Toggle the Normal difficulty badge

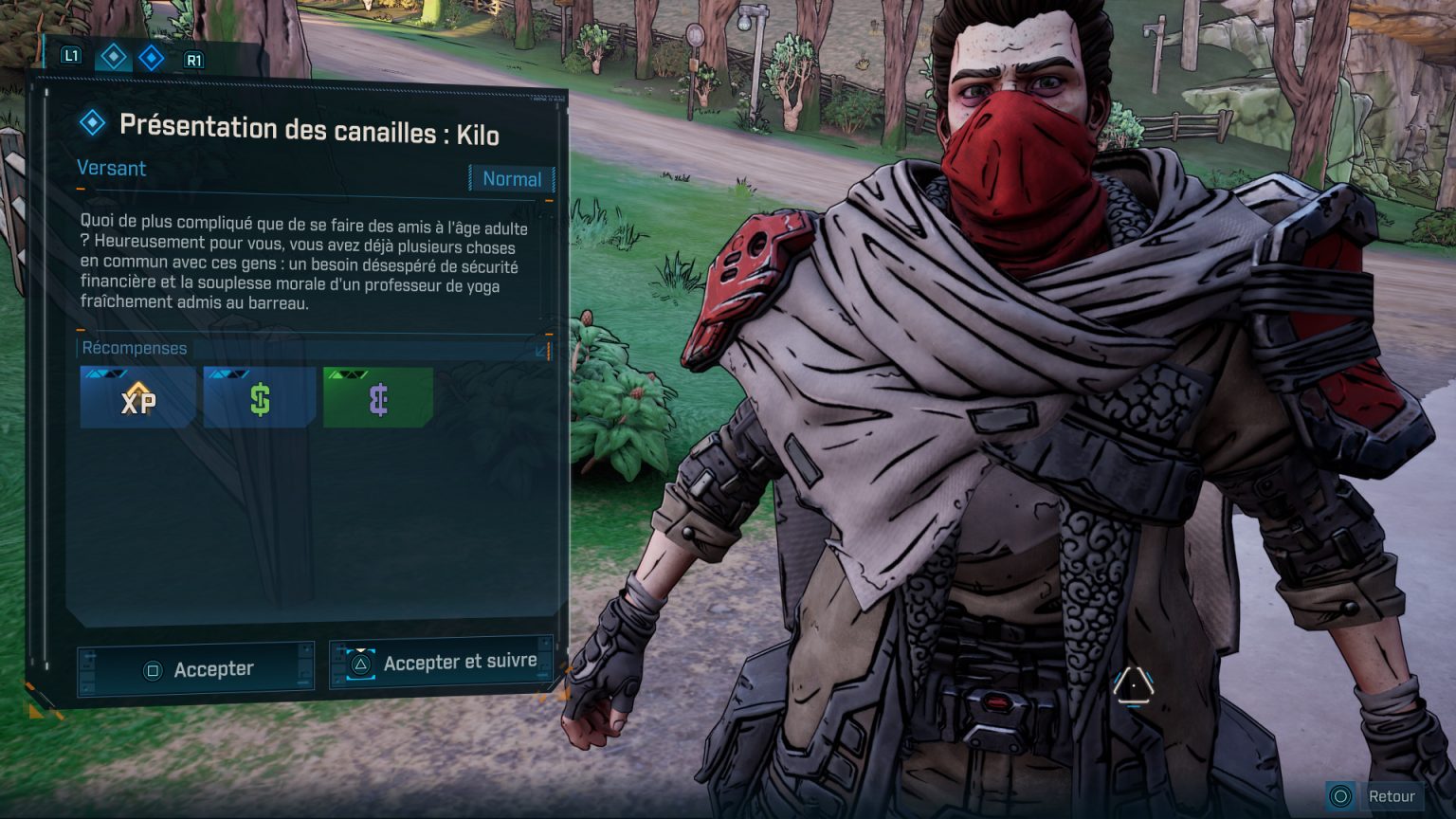point(511,179)
